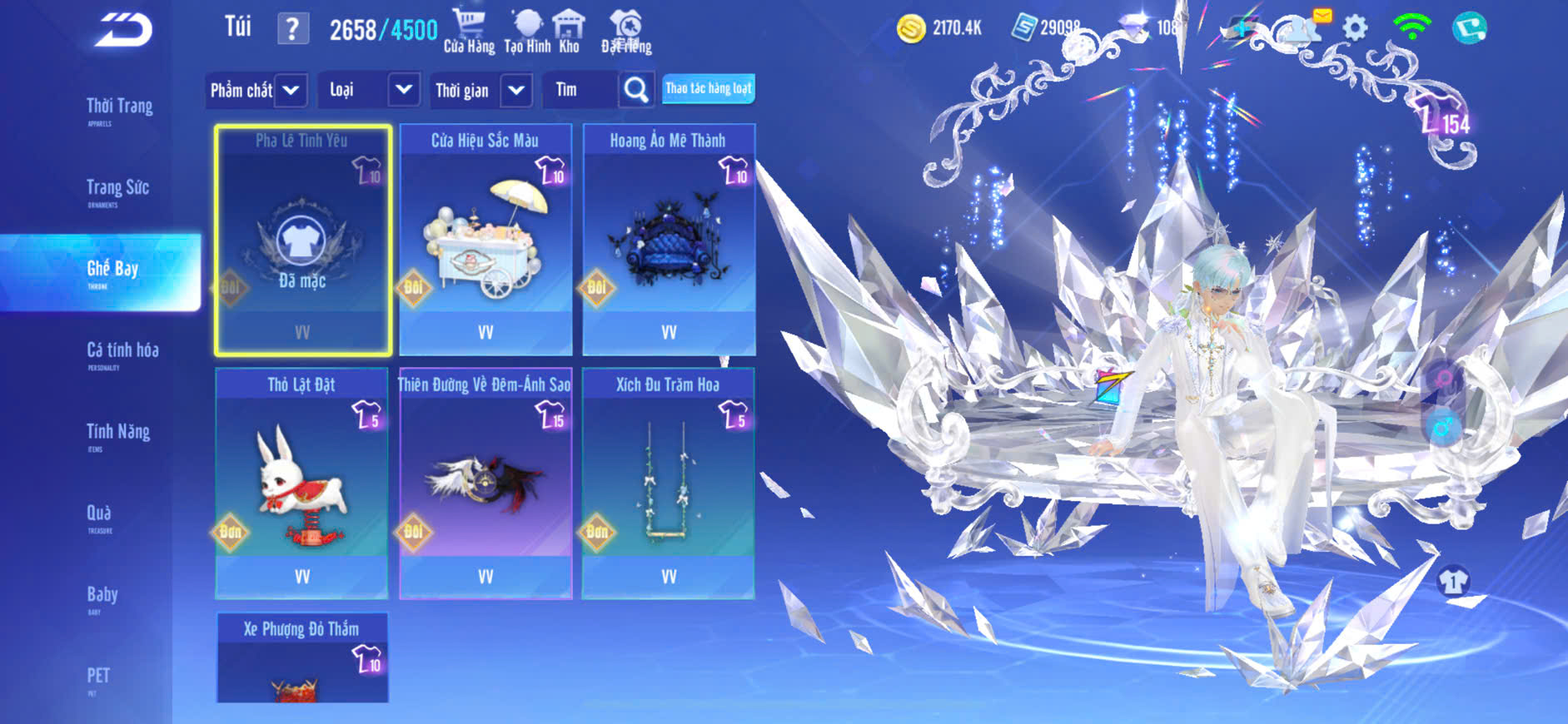Open the help question mark
This screenshot has height=724, width=1568.
[x=292, y=29]
